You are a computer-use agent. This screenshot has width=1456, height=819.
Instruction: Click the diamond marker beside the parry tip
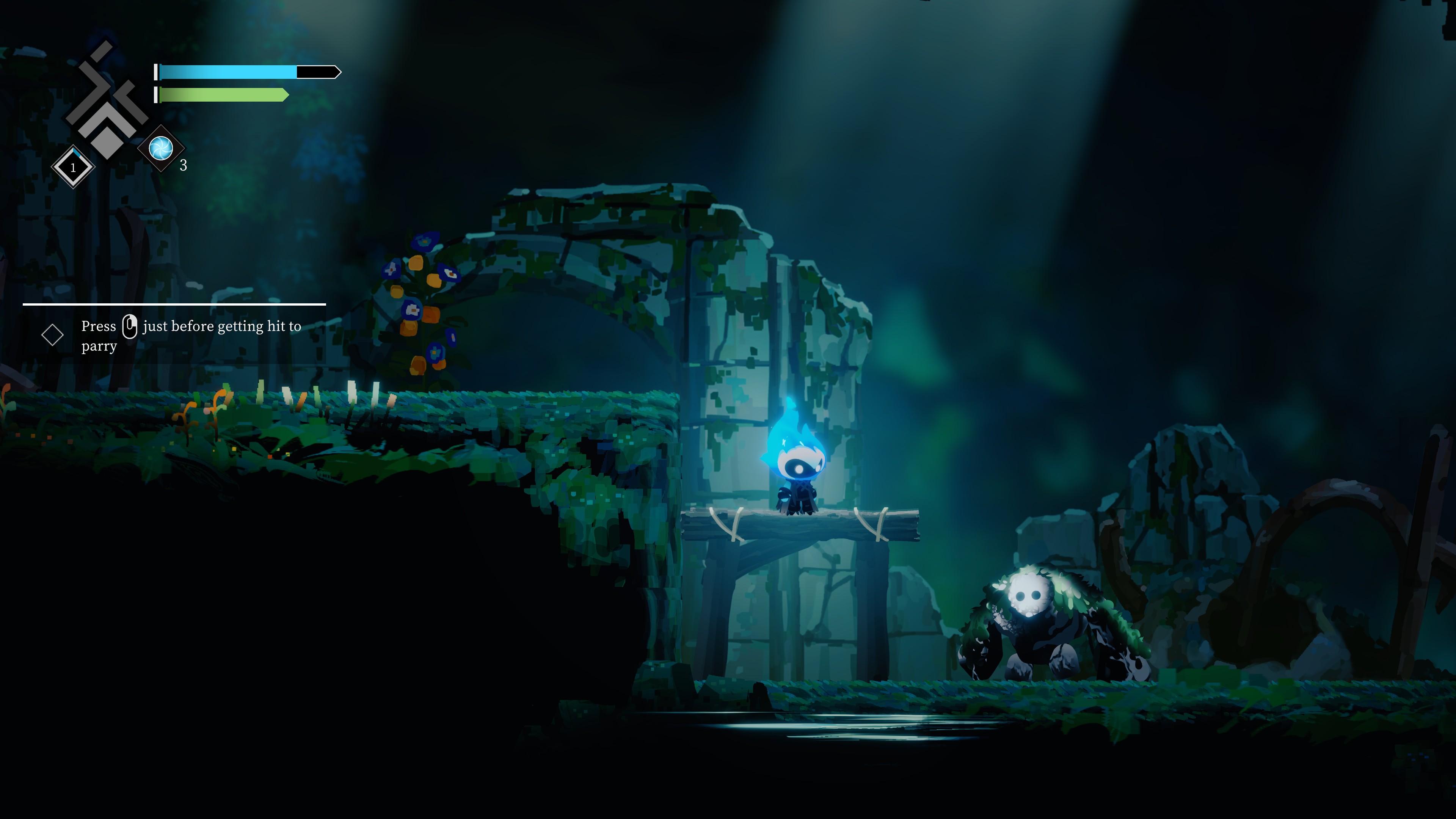(53, 334)
